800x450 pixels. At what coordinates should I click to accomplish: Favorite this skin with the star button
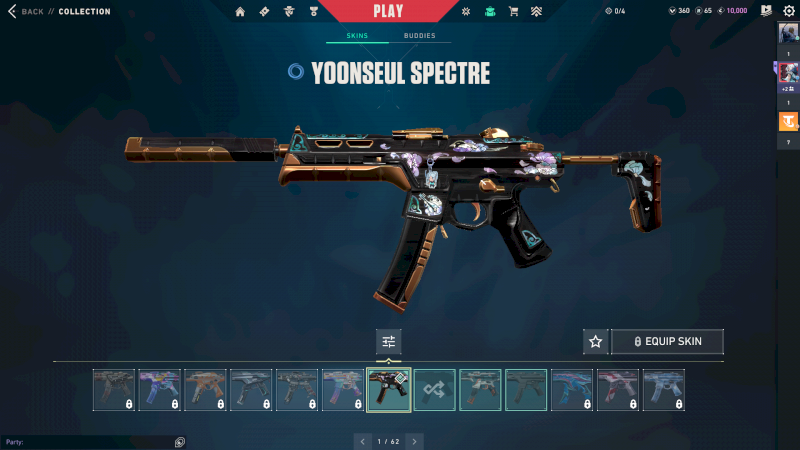point(596,342)
